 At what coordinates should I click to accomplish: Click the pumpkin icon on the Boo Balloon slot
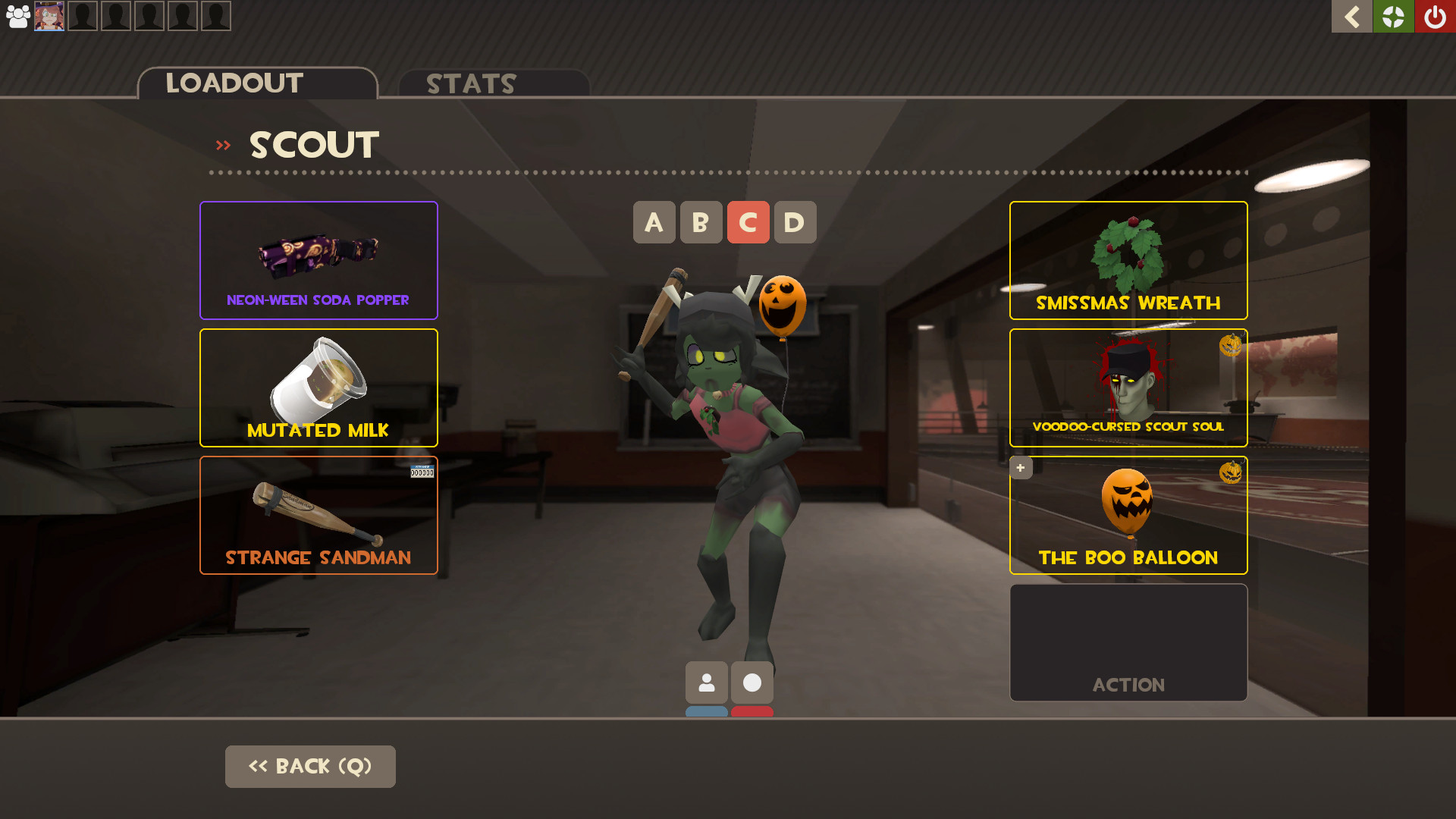tap(1232, 471)
